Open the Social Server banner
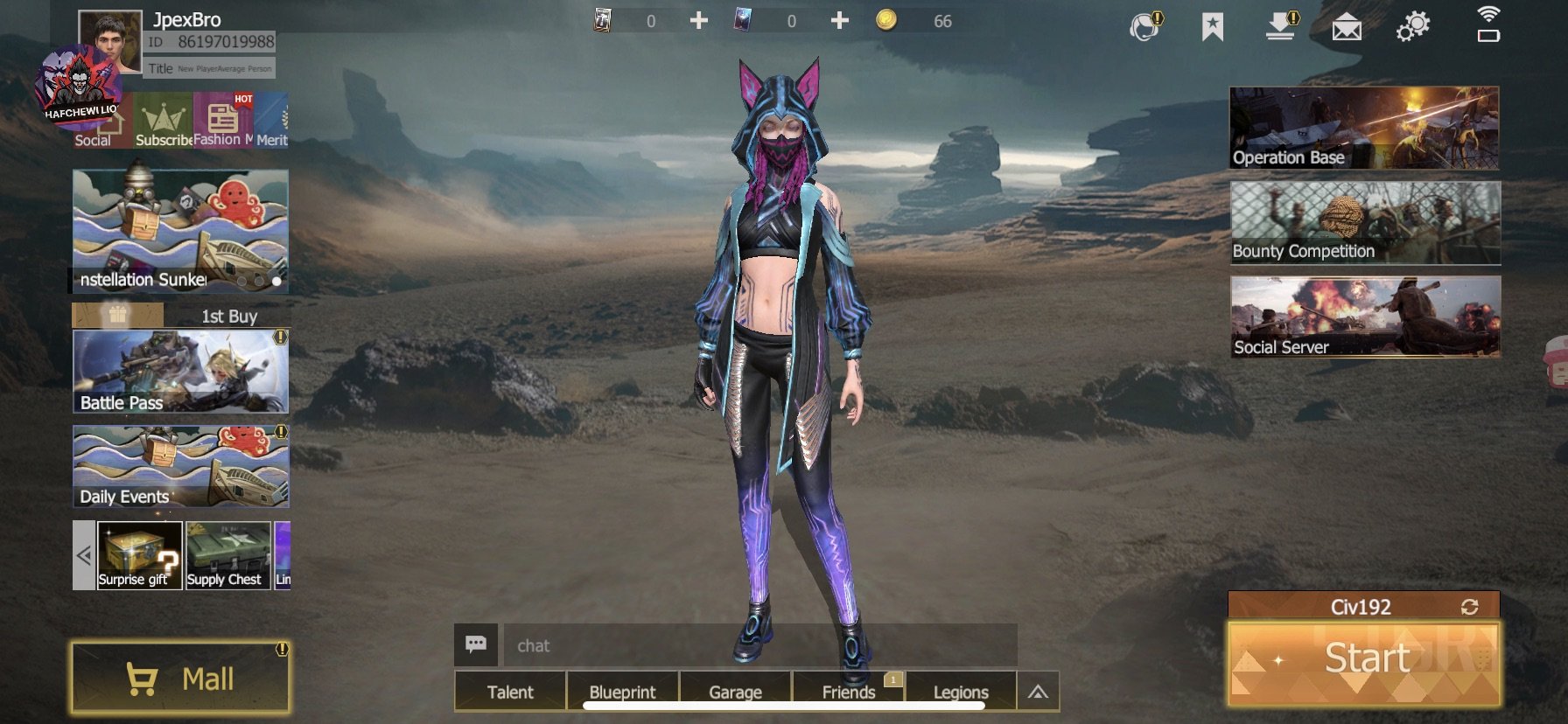This screenshot has width=1568, height=724. pos(1365,317)
